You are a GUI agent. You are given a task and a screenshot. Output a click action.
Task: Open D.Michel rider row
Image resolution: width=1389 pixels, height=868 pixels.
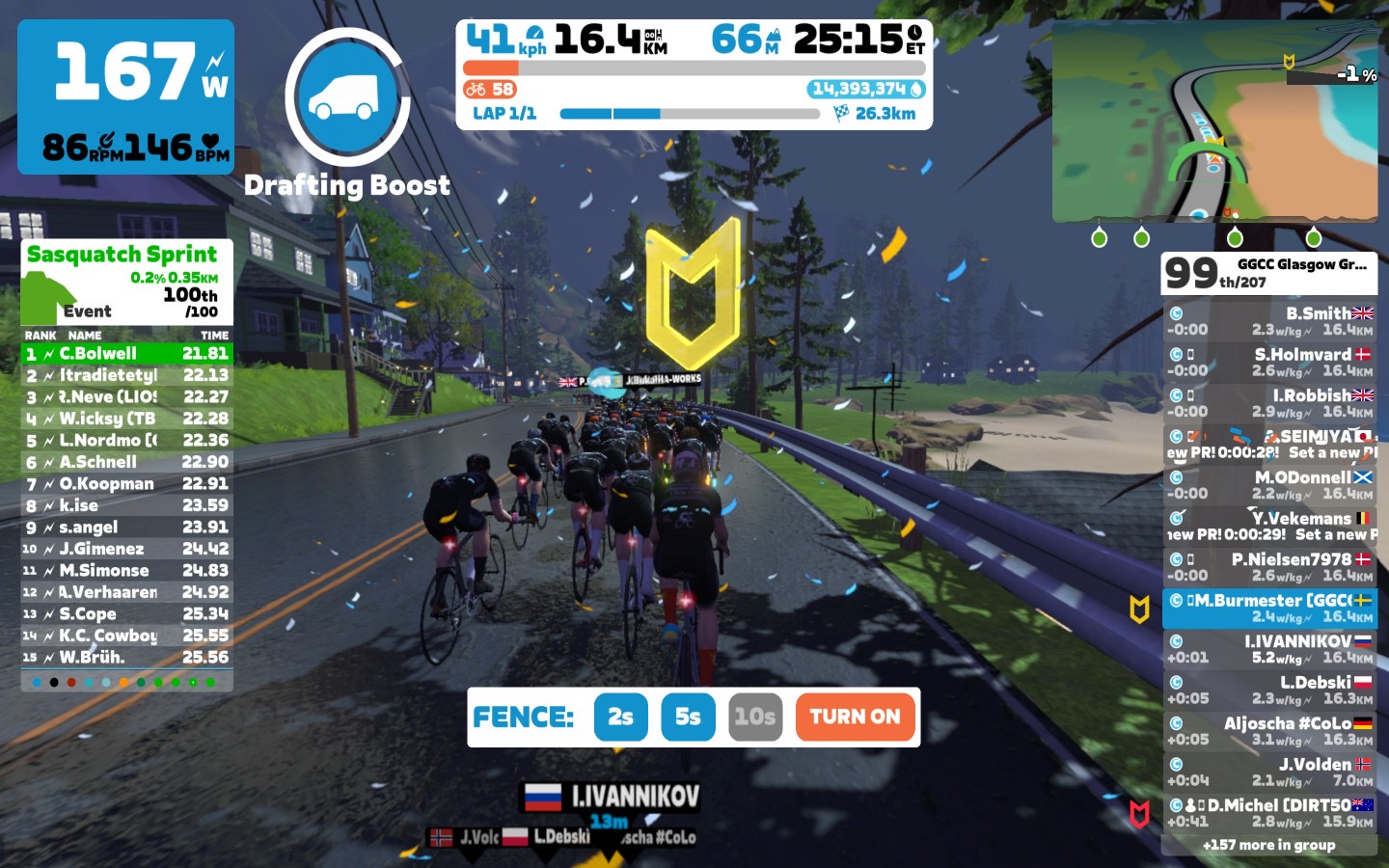(x=1269, y=813)
